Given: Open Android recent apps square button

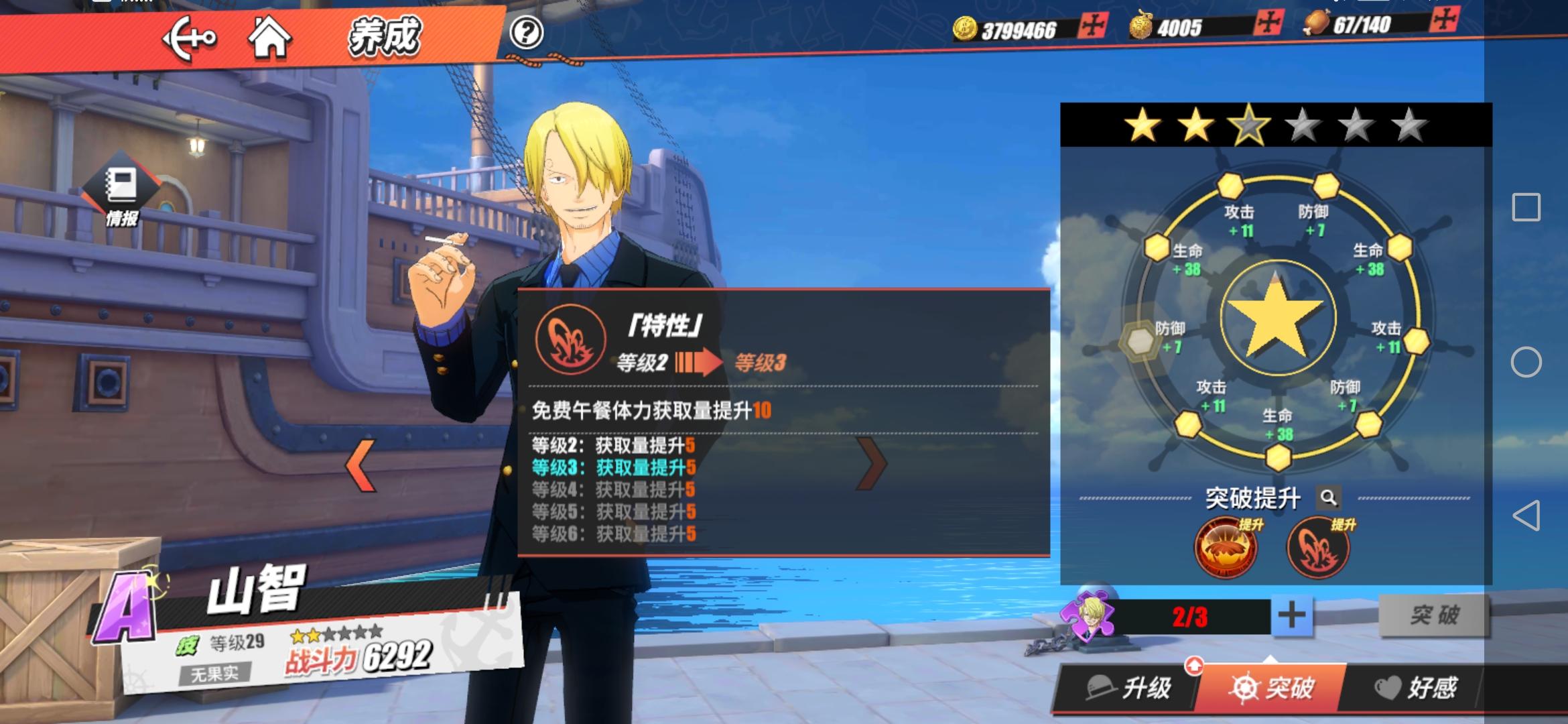Looking at the screenshot, I should [x=1526, y=207].
